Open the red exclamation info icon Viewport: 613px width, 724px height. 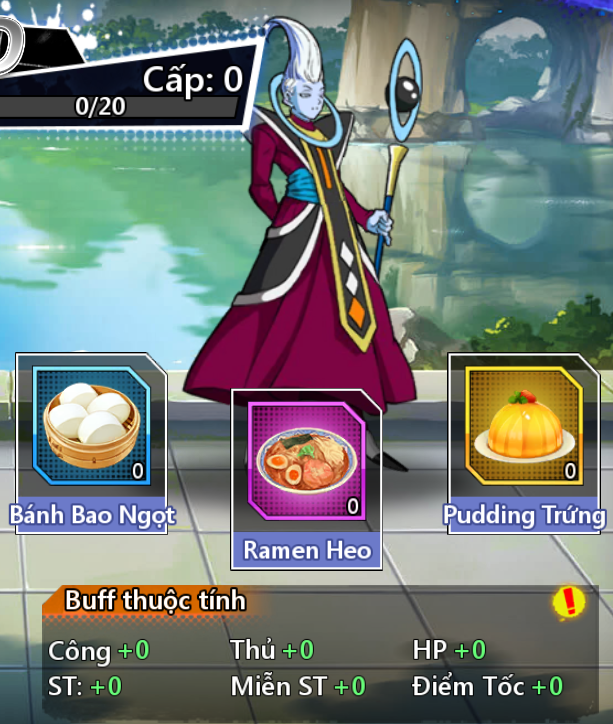pyautogui.click(x=569, y=601)
